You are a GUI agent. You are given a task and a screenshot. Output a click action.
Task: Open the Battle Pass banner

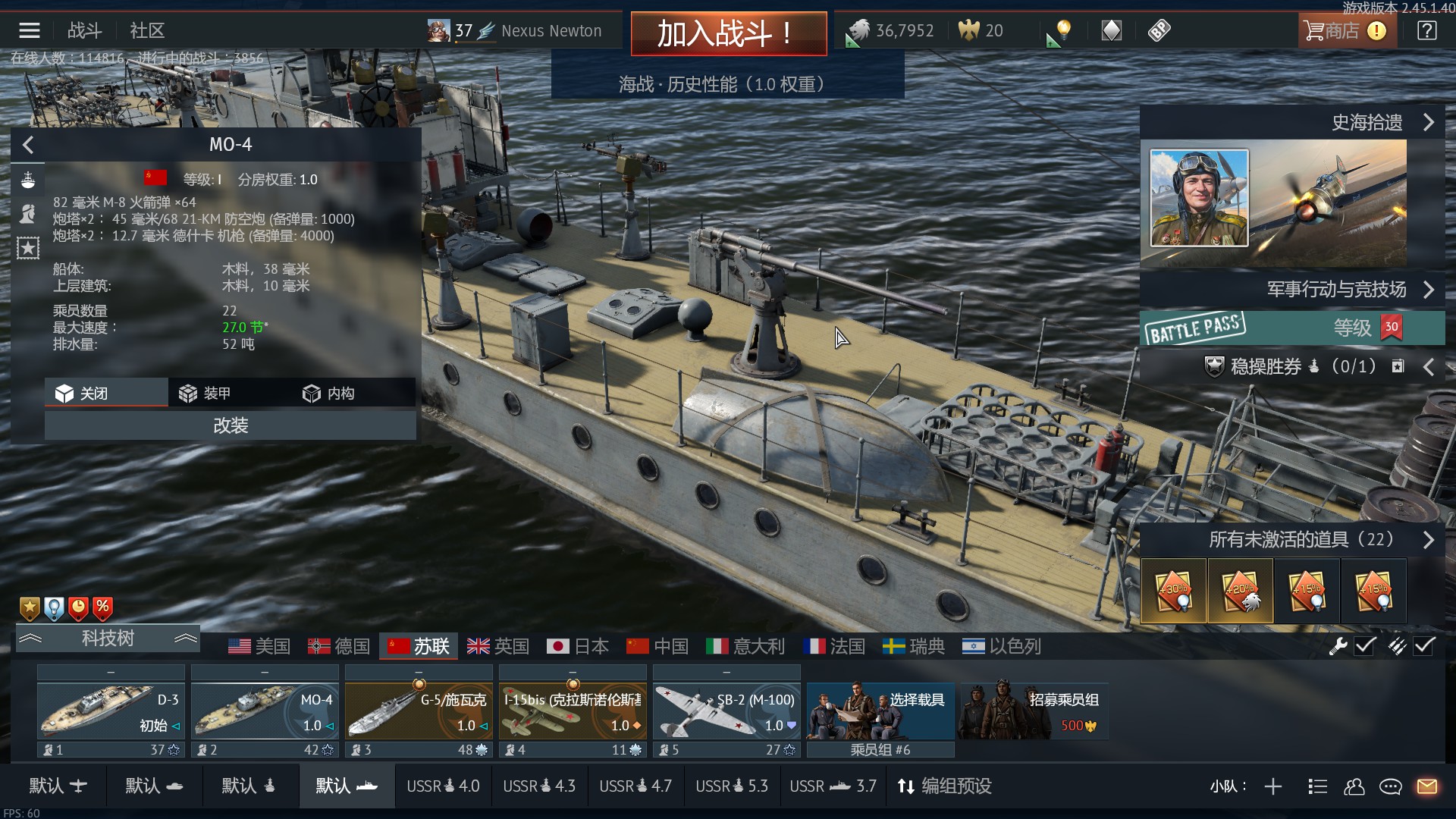pos(1292,328)
